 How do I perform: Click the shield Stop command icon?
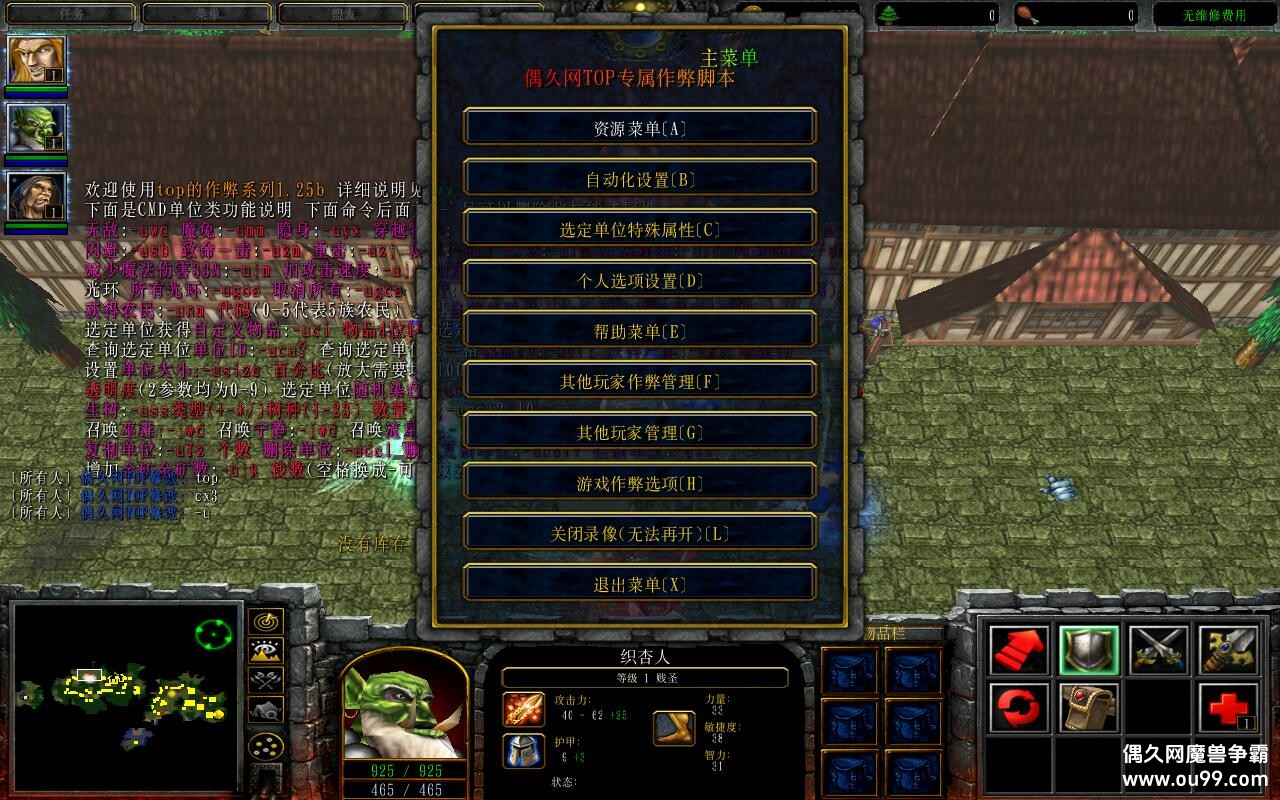(1089, 651)
